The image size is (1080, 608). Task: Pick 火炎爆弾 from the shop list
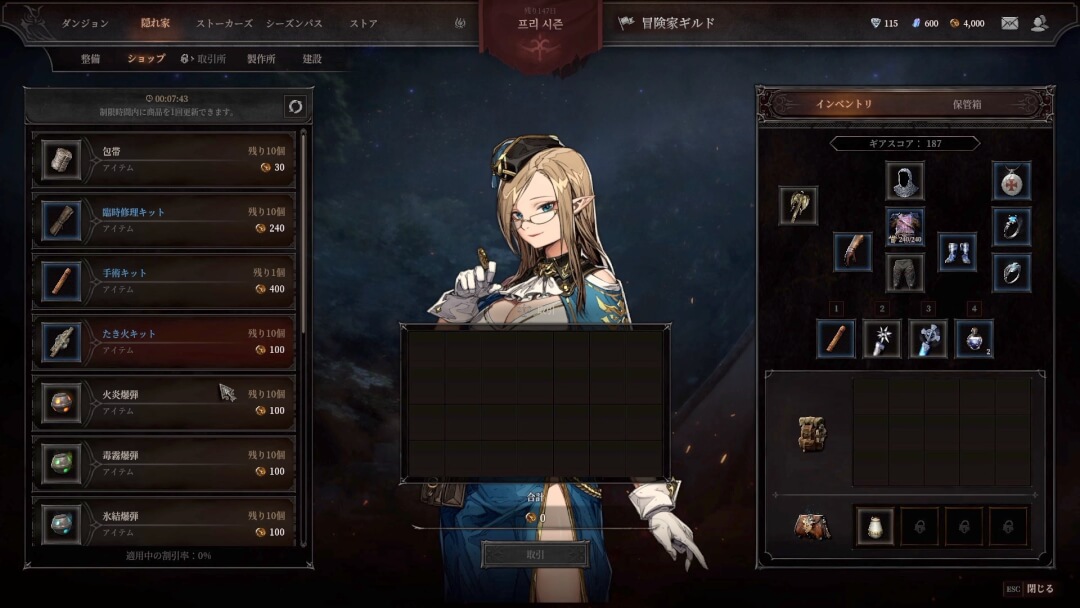[165, 402]
